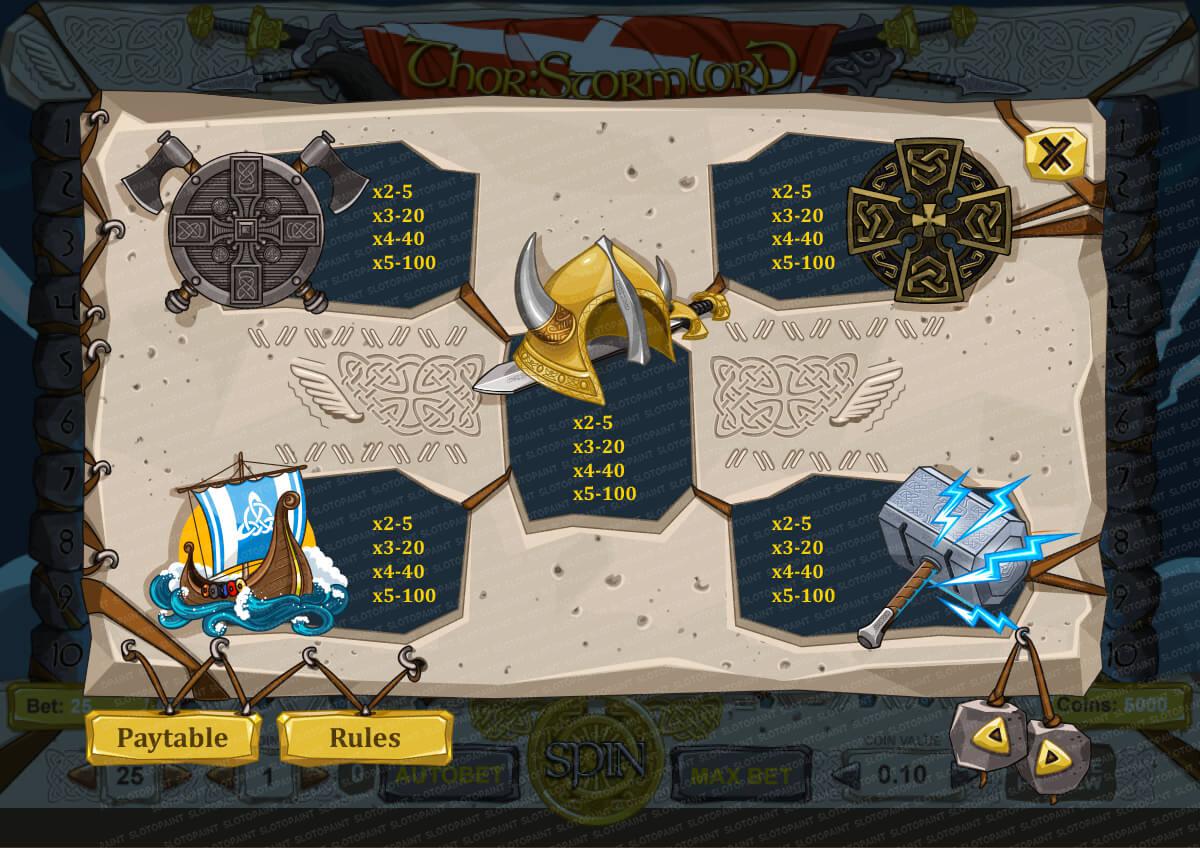Activate the MAX BET button
This screenshot has height=848, width=1200.
pyautogui.click(x=740, y=774)
